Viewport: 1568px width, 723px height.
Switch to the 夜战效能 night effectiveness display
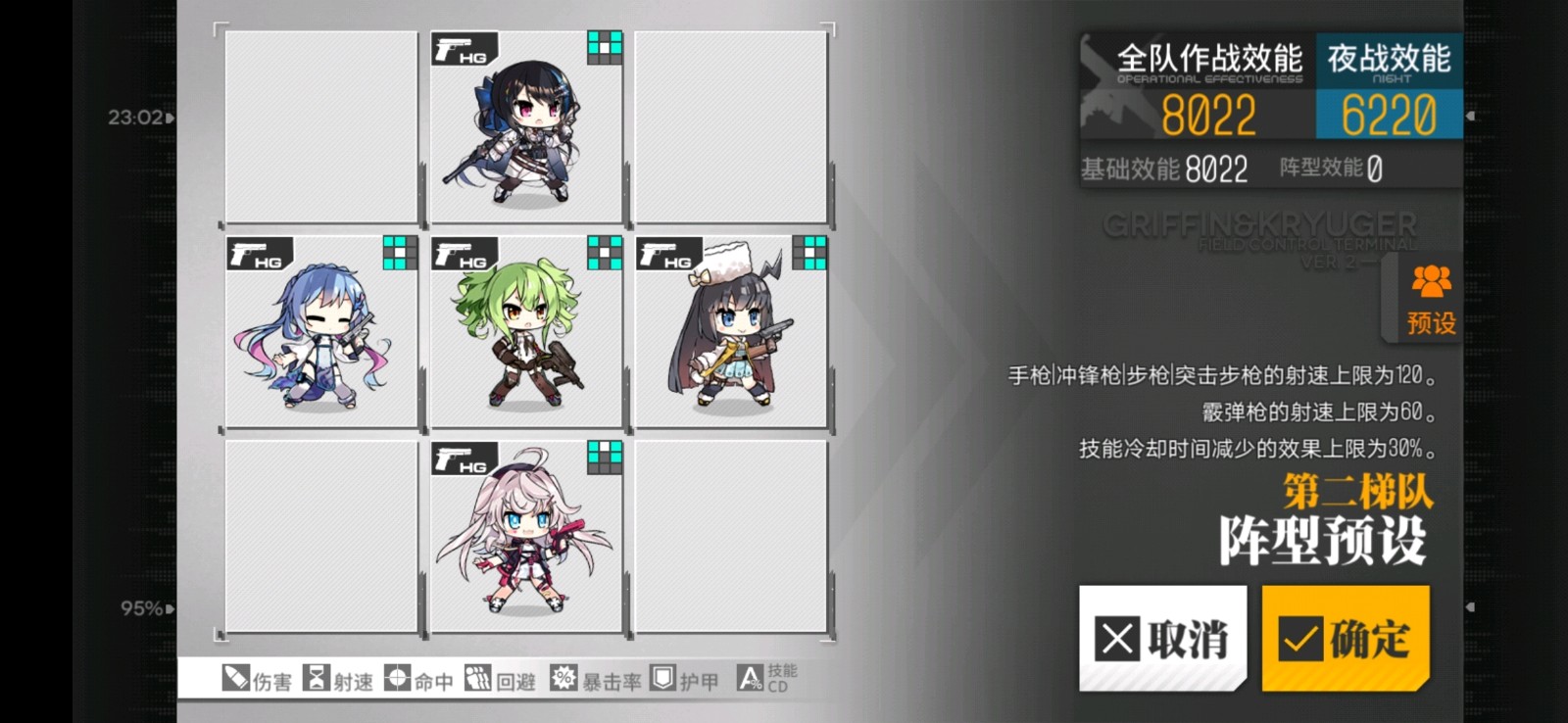point(1388,87)
